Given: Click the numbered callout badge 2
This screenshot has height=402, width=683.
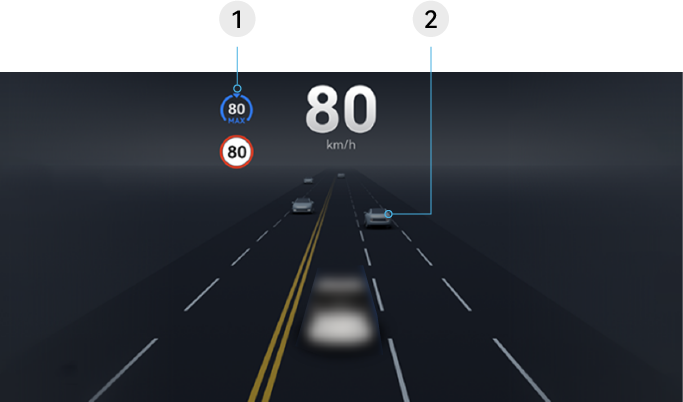Looking at the screenshot, I should [430, 20].
